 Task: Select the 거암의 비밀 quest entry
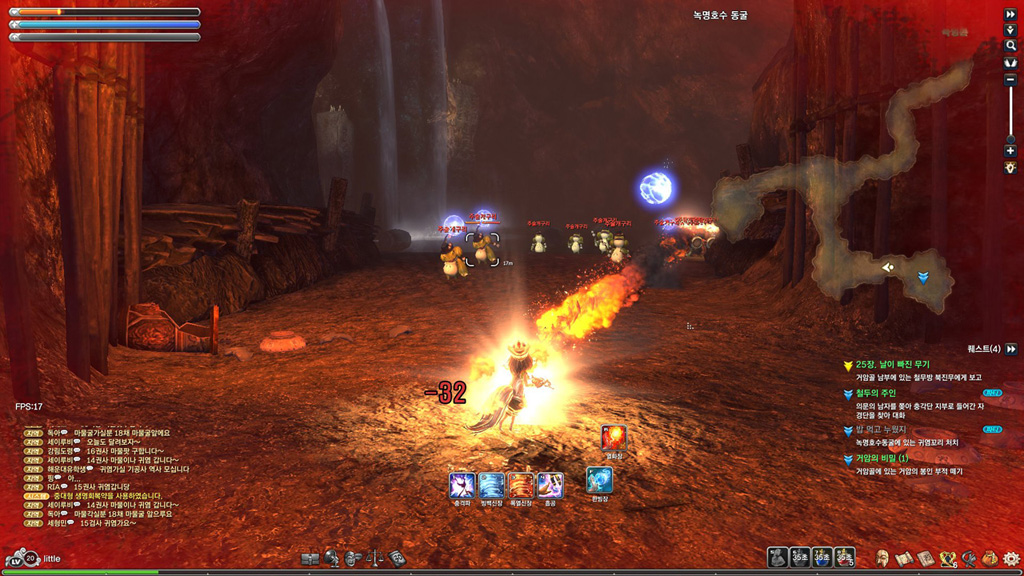pos(881,459)
